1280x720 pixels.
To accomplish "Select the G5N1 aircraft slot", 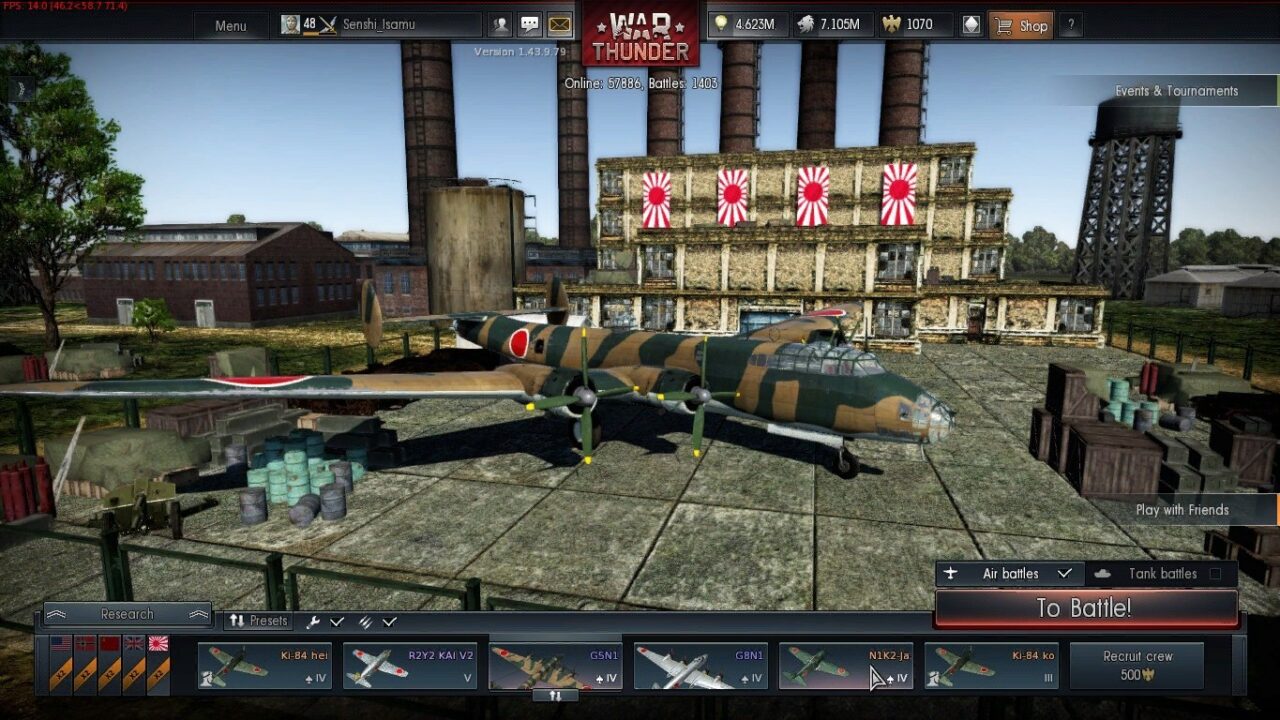I will (555, 665).
